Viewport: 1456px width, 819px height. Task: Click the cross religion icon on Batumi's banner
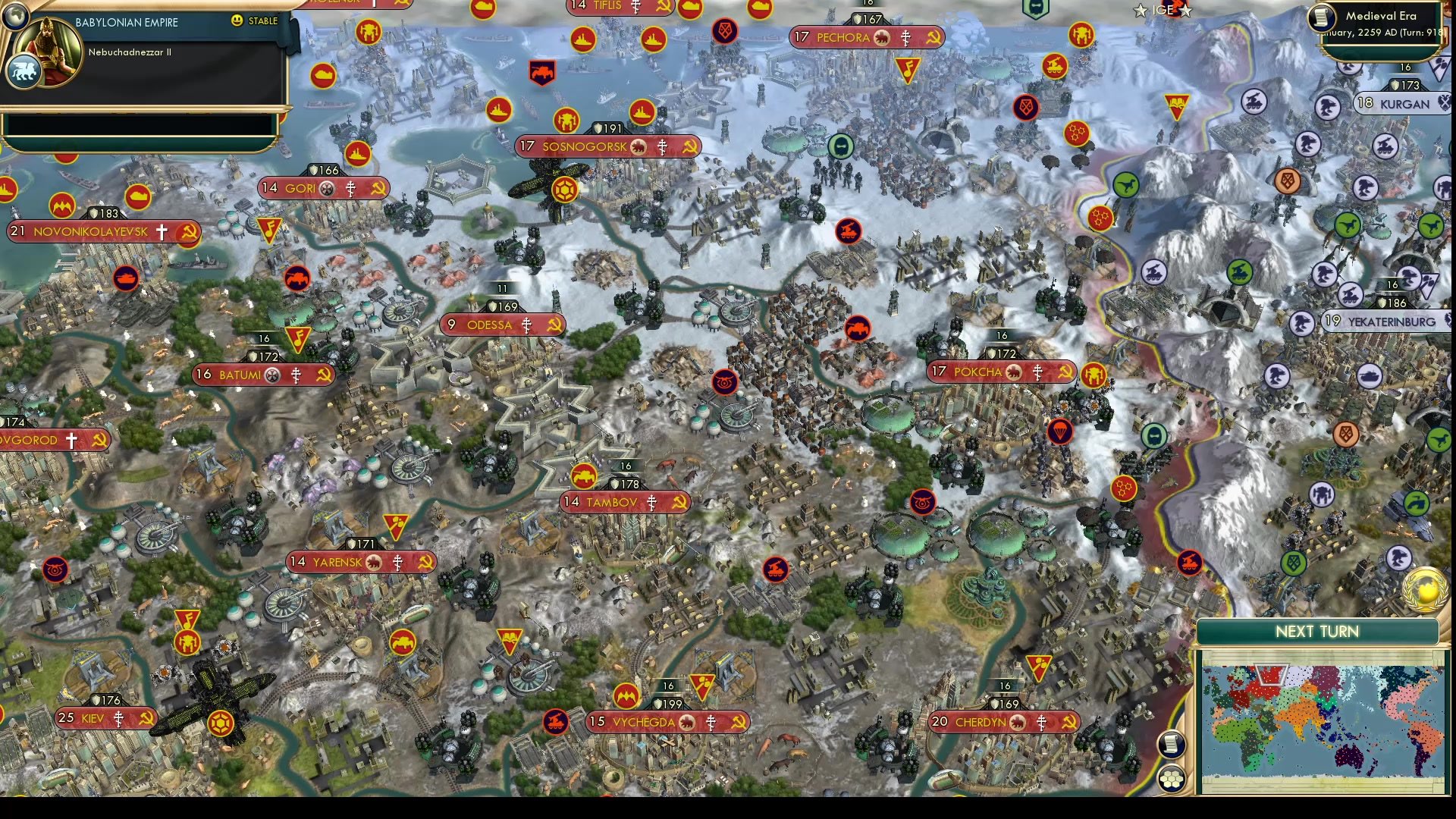297,377
